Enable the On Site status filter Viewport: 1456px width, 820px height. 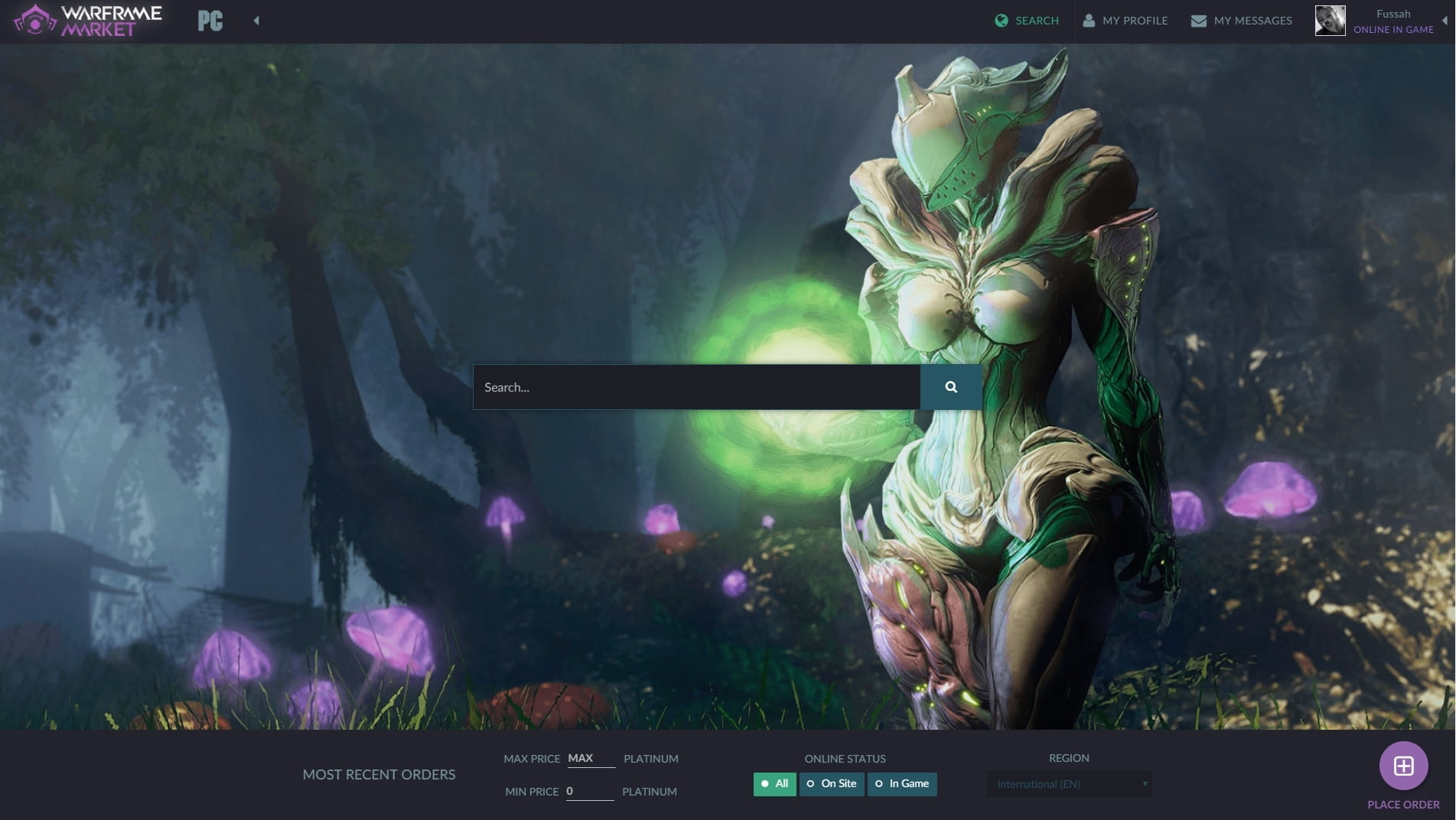(x=832, y=784)
